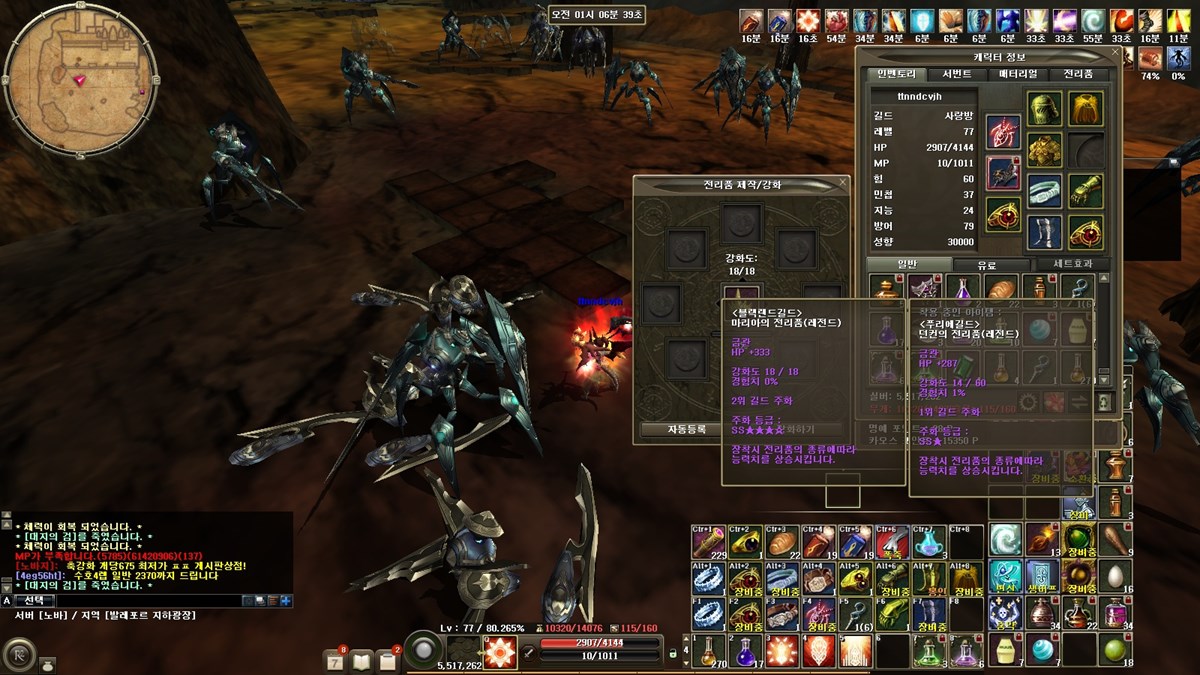Use the yellow potion in hotbar slot 1
1200x675 pixels.
pos(708,651)
